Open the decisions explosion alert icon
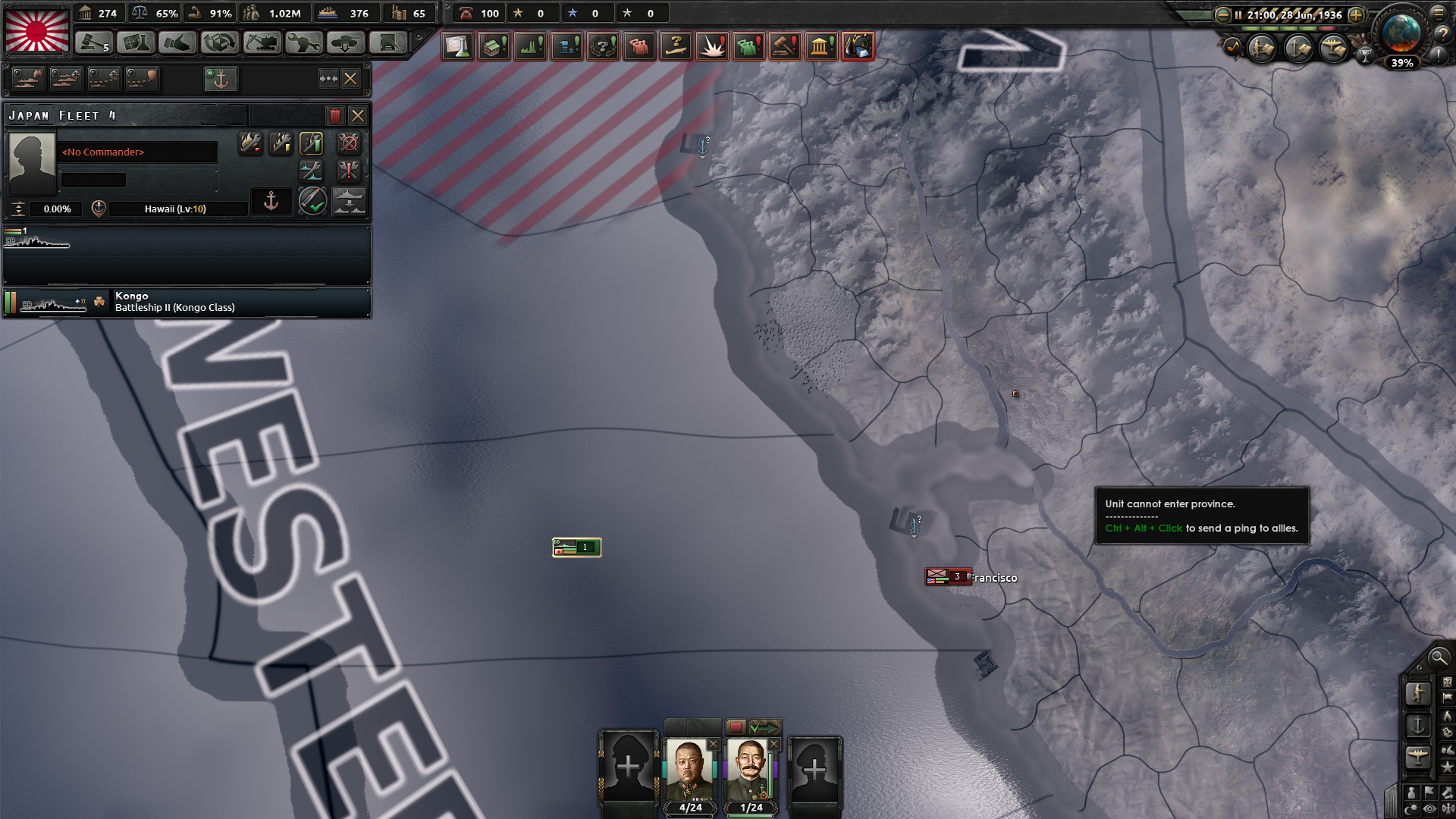 pos(713,46)
